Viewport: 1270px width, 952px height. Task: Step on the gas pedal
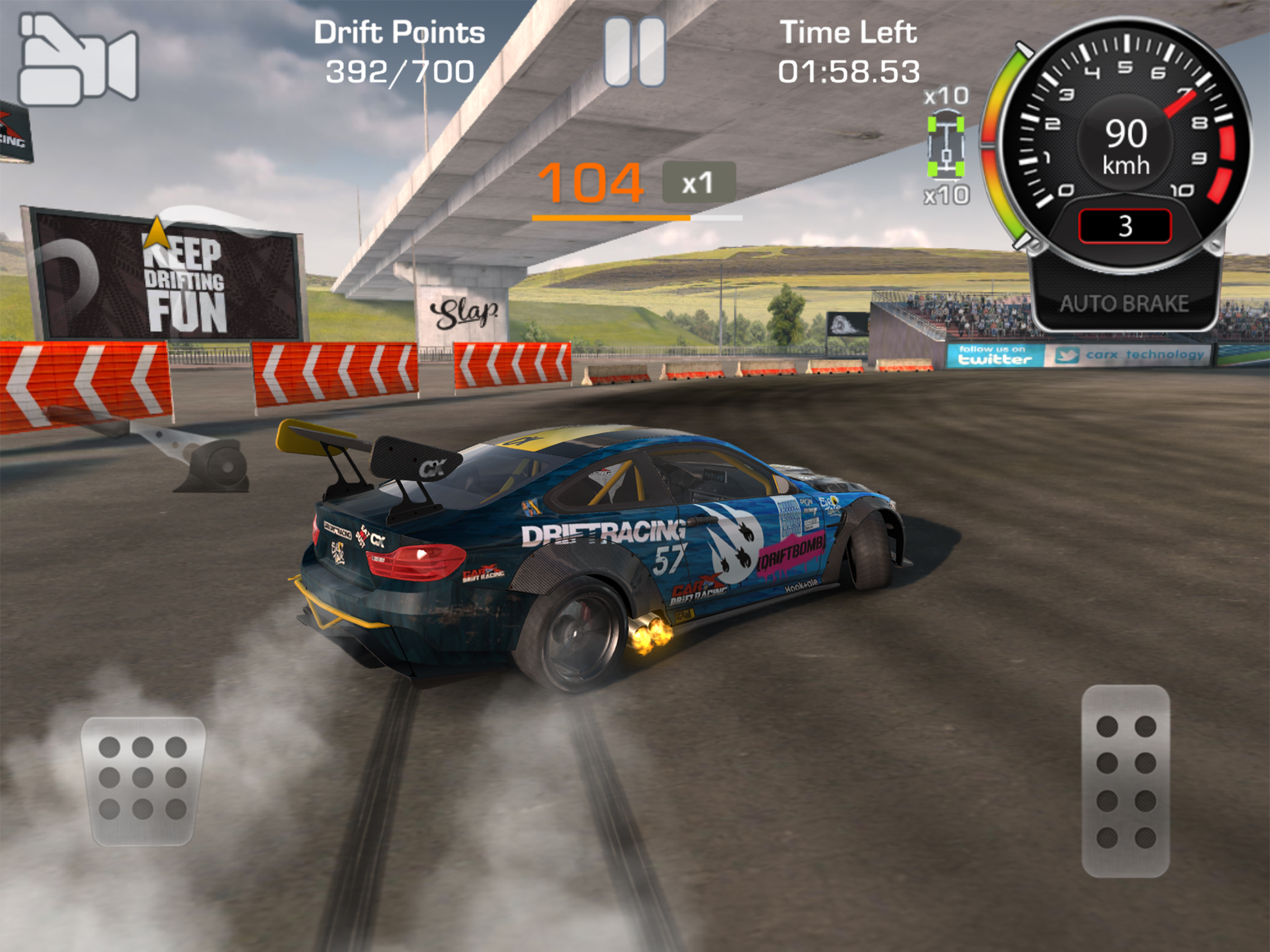pyautogui.click(x=1125, y=781)
